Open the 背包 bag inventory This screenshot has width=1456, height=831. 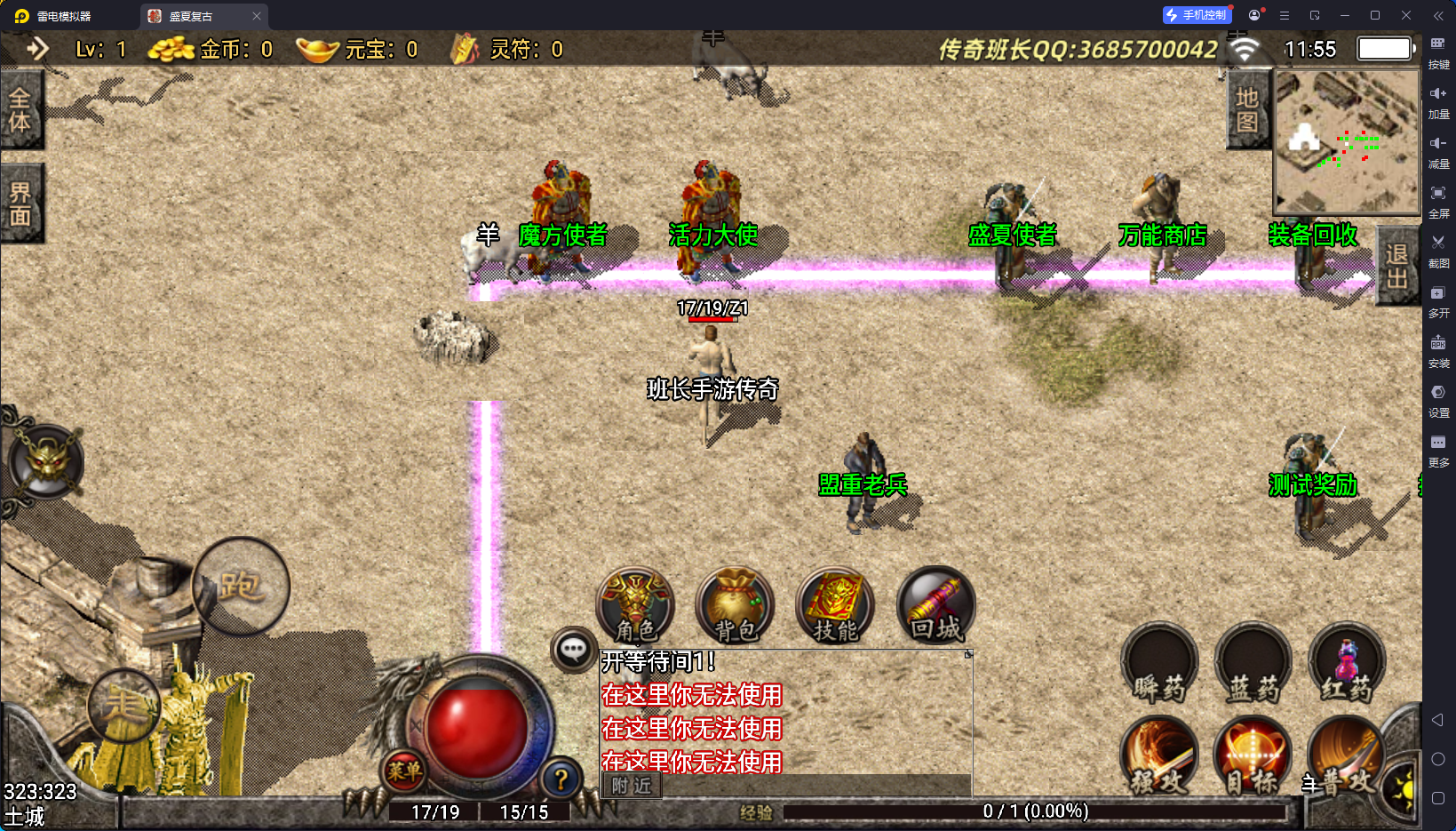click(x=736, y=606)
